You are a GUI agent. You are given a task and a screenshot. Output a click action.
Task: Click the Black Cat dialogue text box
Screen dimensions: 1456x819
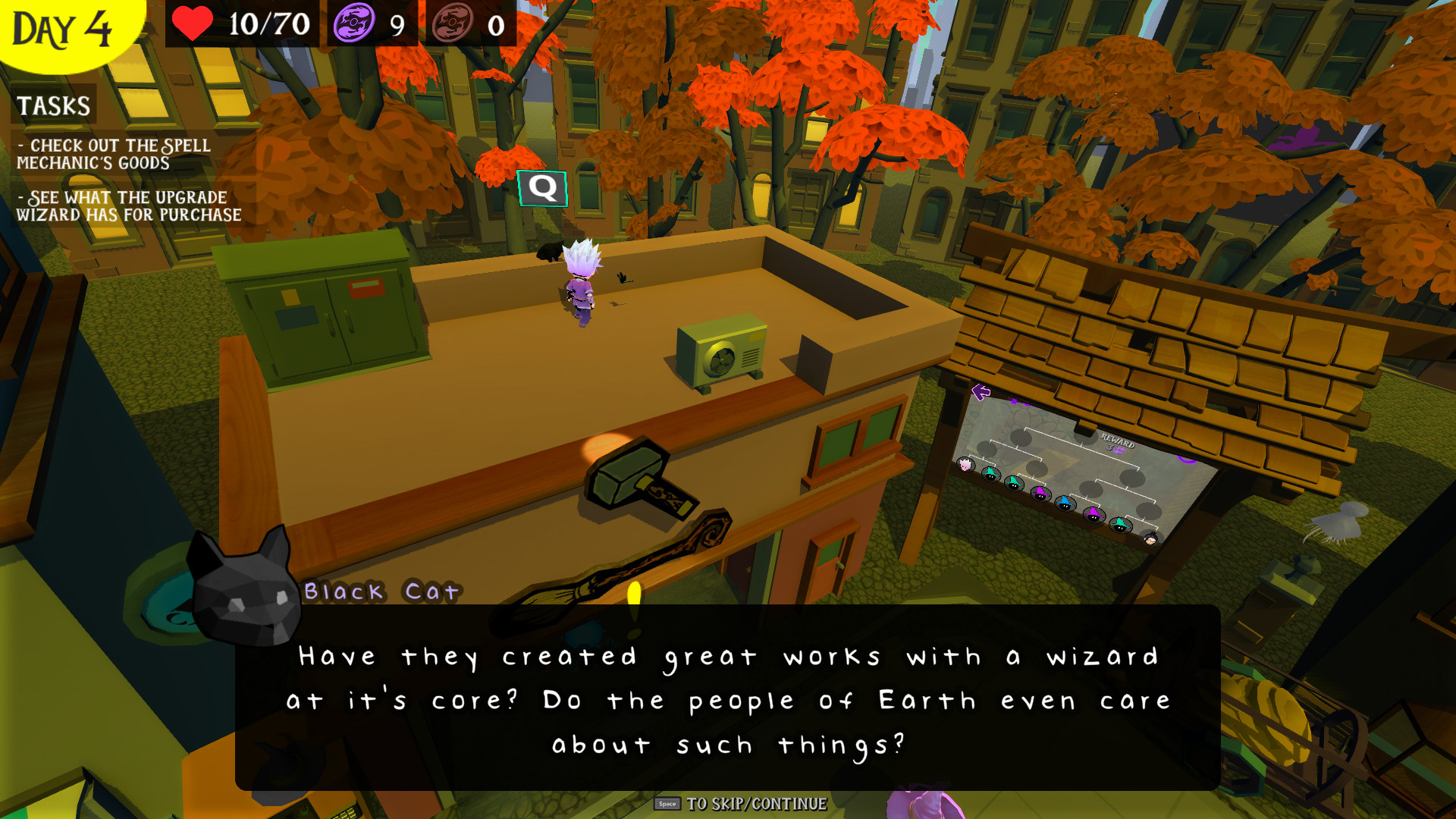click(x=728, y=698)
